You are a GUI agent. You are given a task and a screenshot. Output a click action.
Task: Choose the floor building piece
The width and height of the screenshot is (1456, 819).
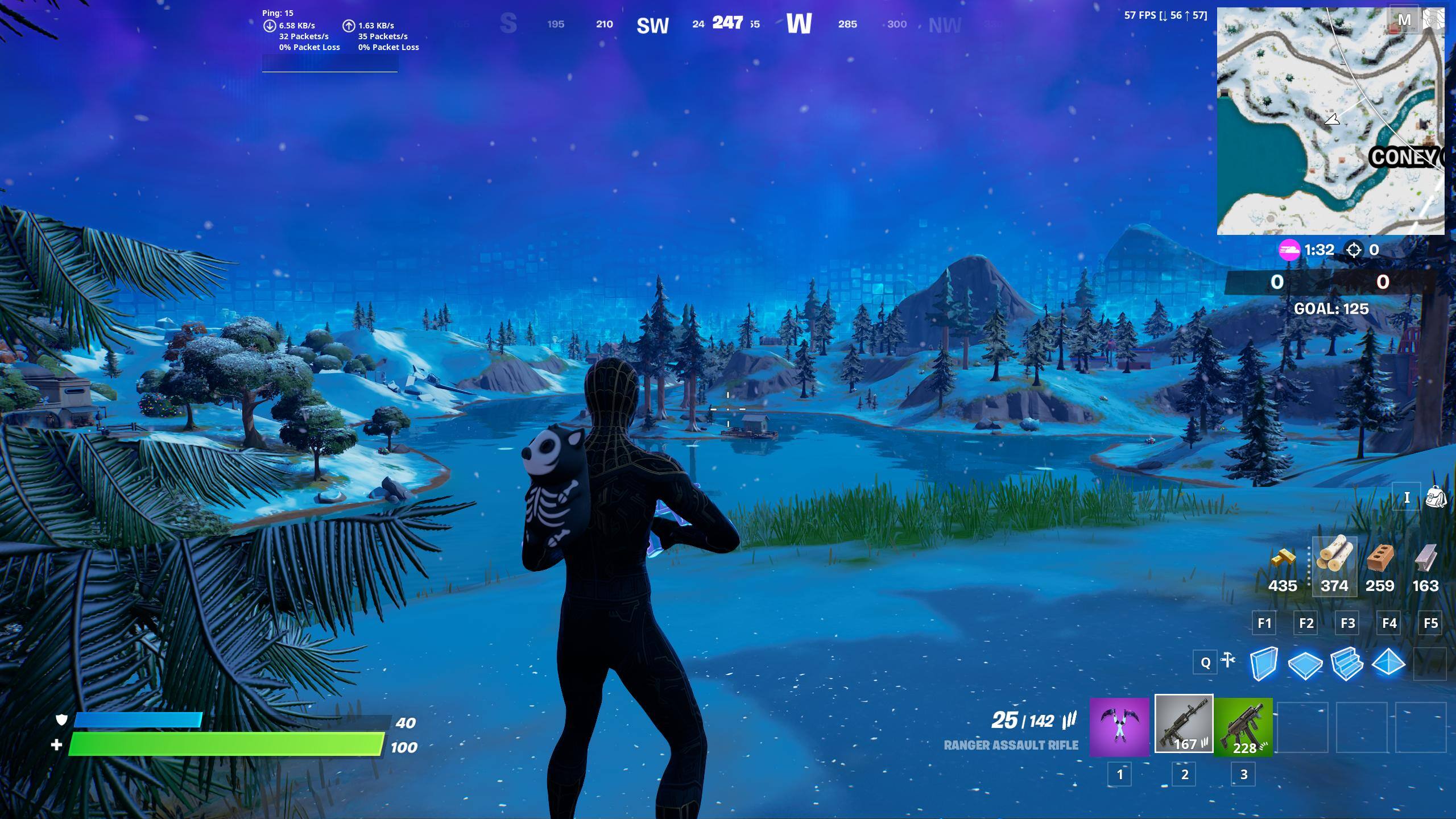coord(1305,664)
